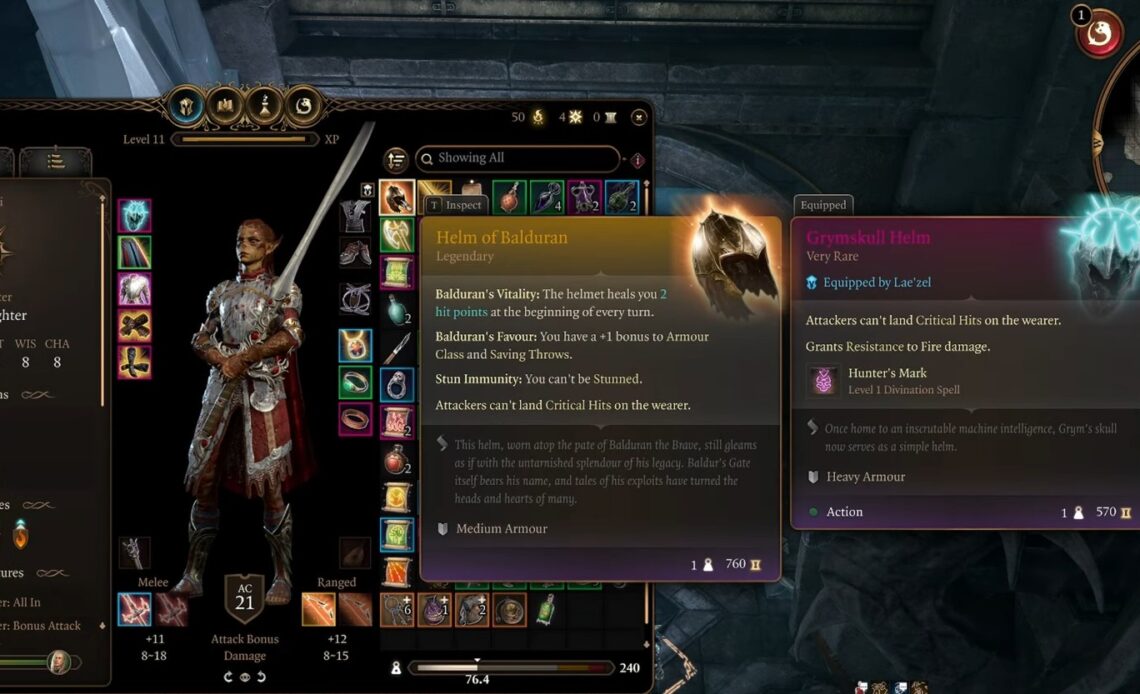
Task: Pick the red health potion stack
Action: [397, 460]
